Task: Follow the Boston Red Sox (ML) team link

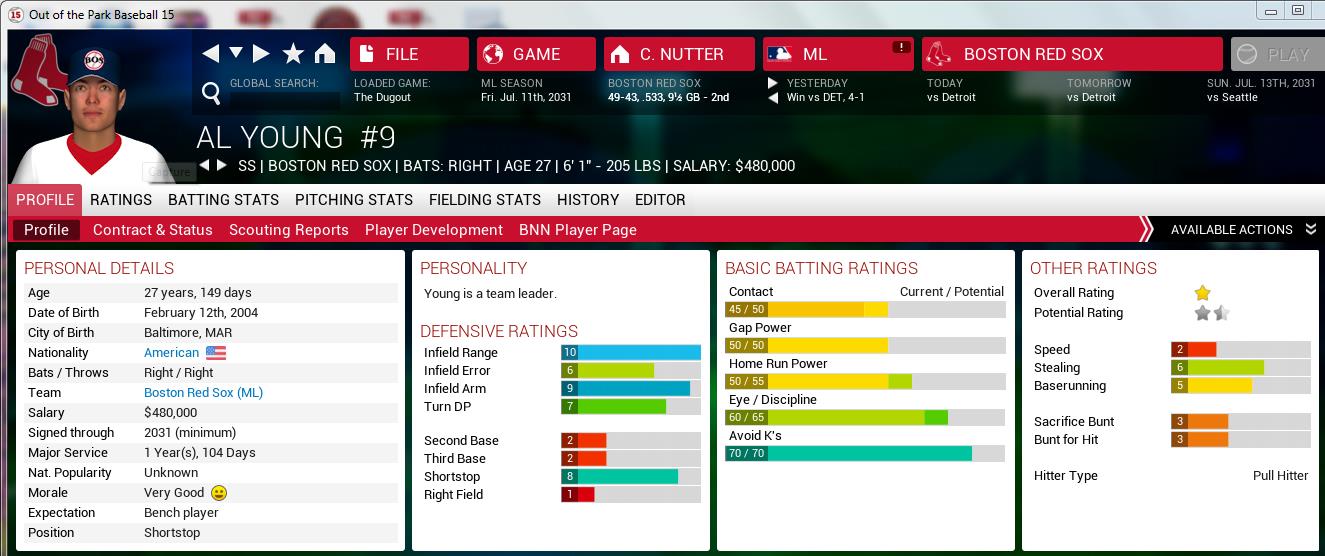Action: 203,393
